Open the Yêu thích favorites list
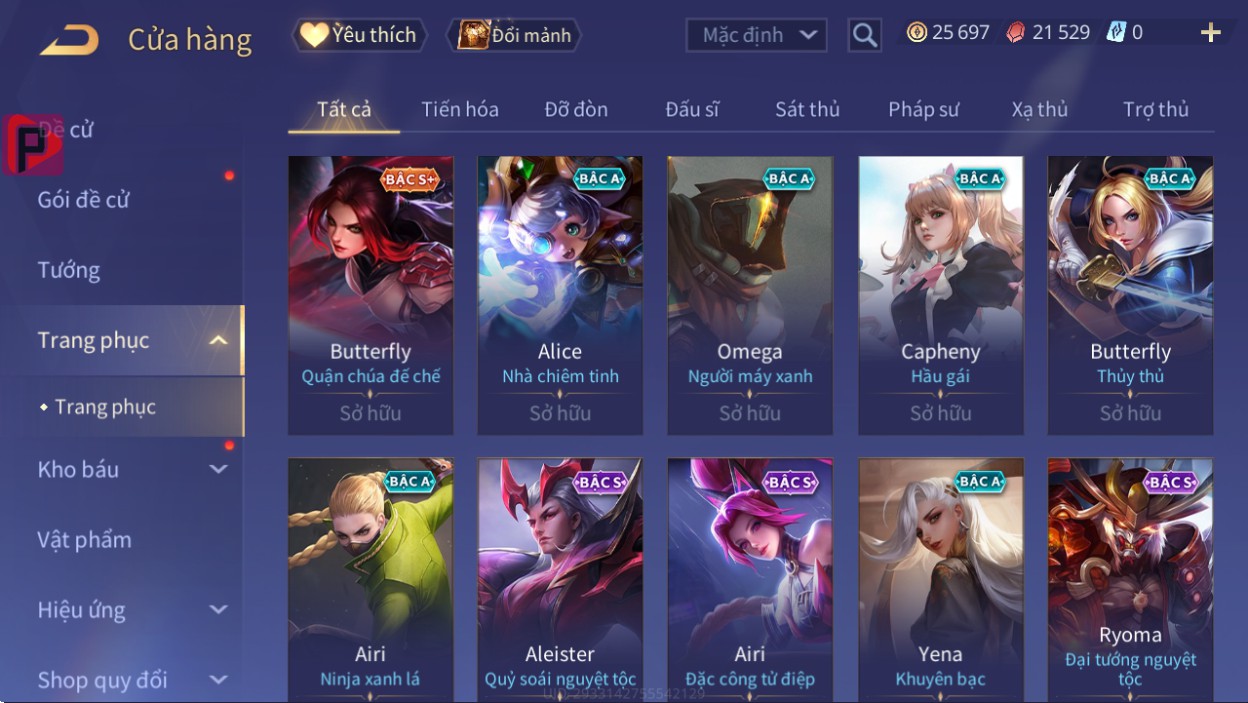Image resolution: width=1248 pixels, height=703 pixels. point(359,35)
